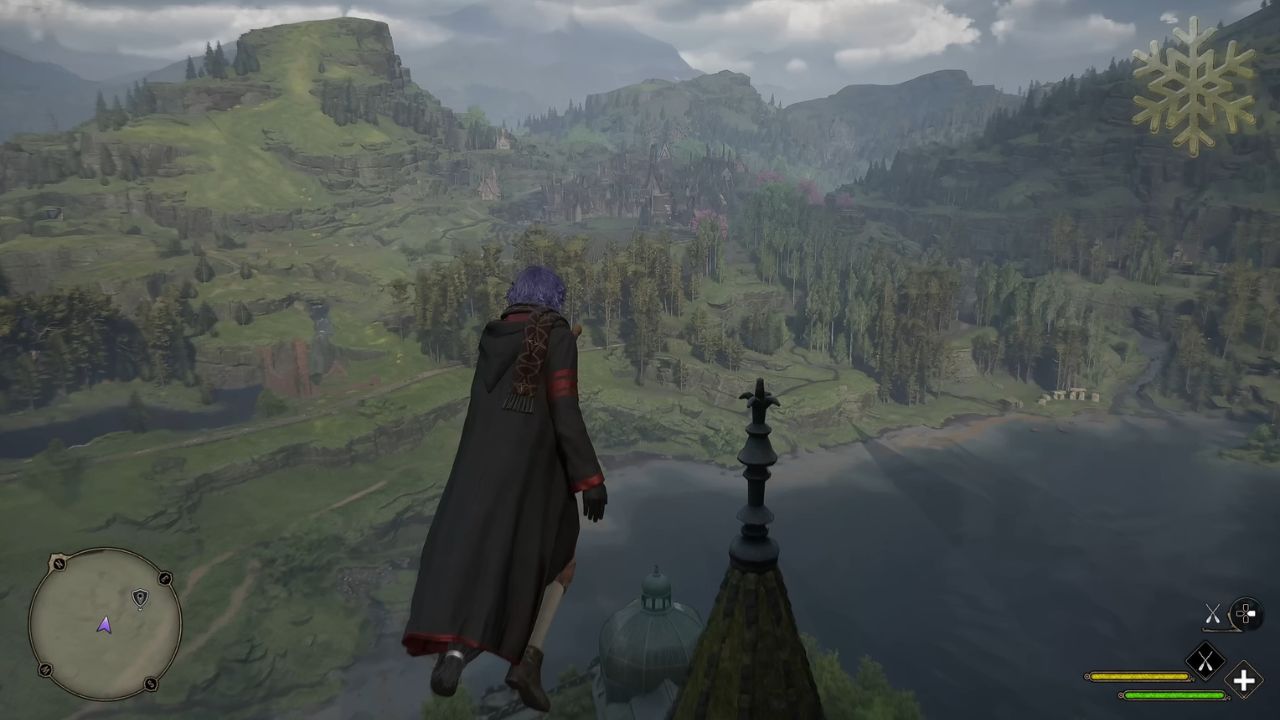Click the ornate spire finial atop the tower

tap(760, 400)
